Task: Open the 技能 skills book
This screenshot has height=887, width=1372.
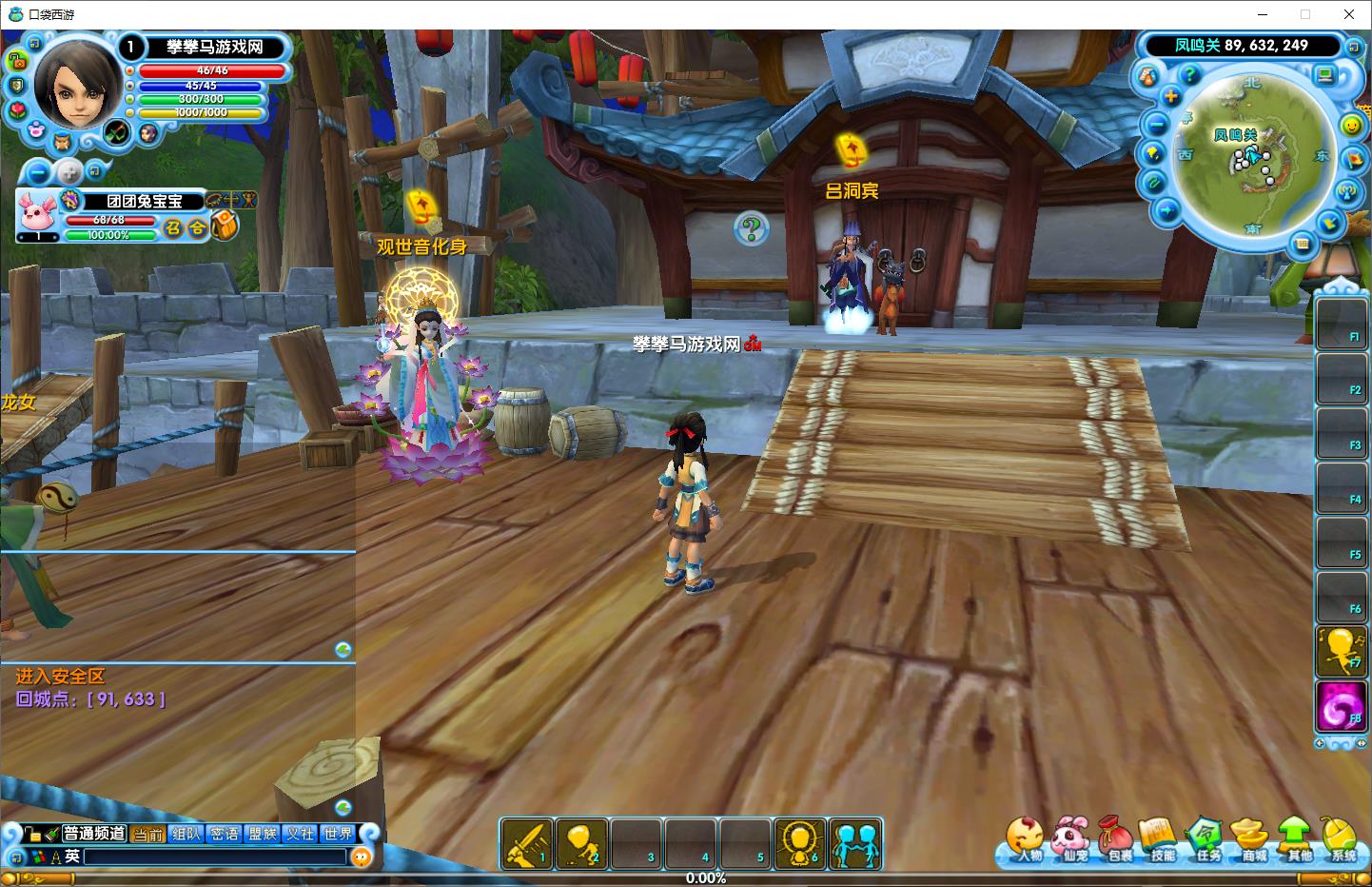Action: (x=1161, y=838)
